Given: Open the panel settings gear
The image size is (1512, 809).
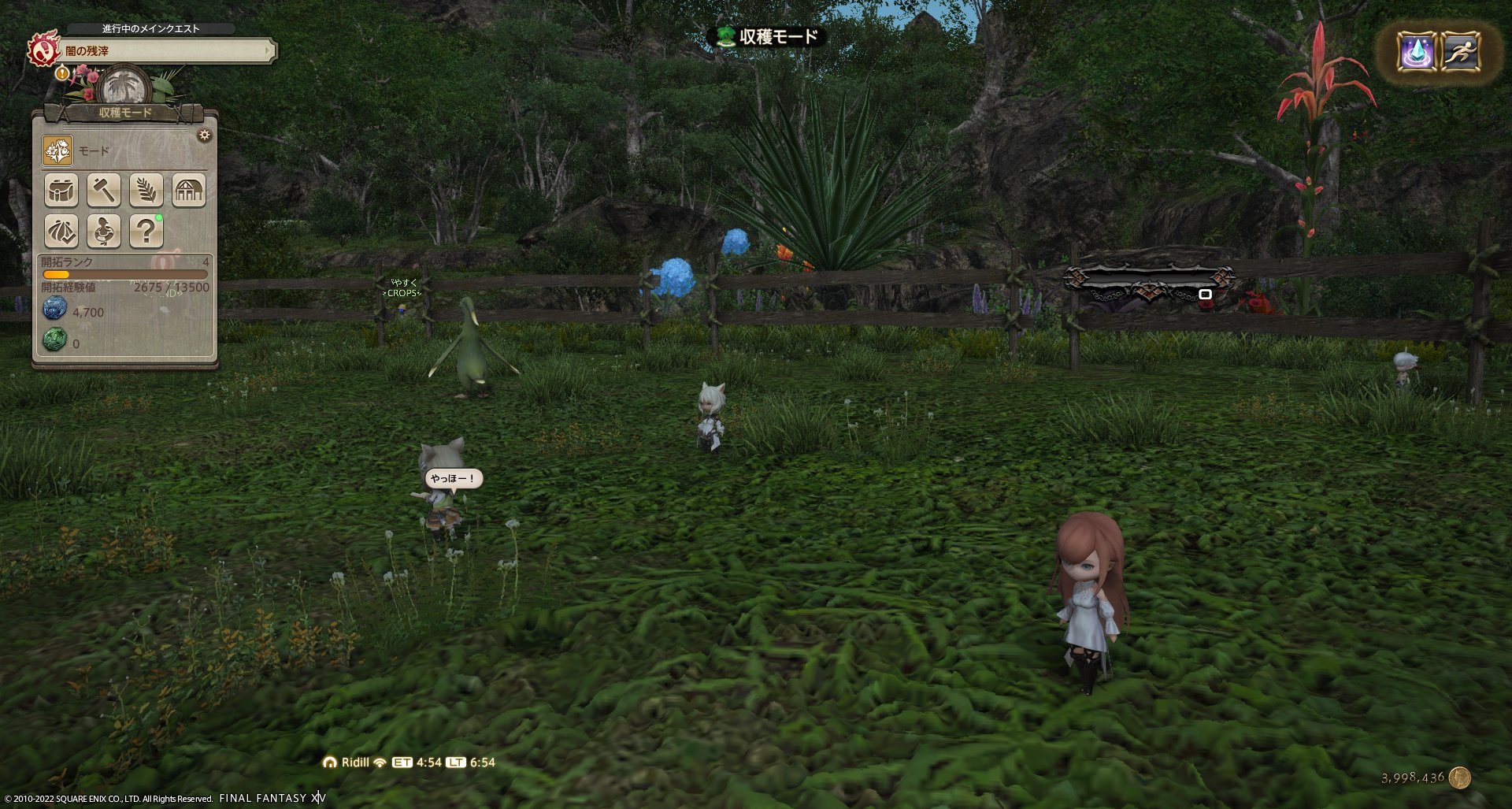Looking at the screenshot, I should pyautogui.click(x=206, y=135).
